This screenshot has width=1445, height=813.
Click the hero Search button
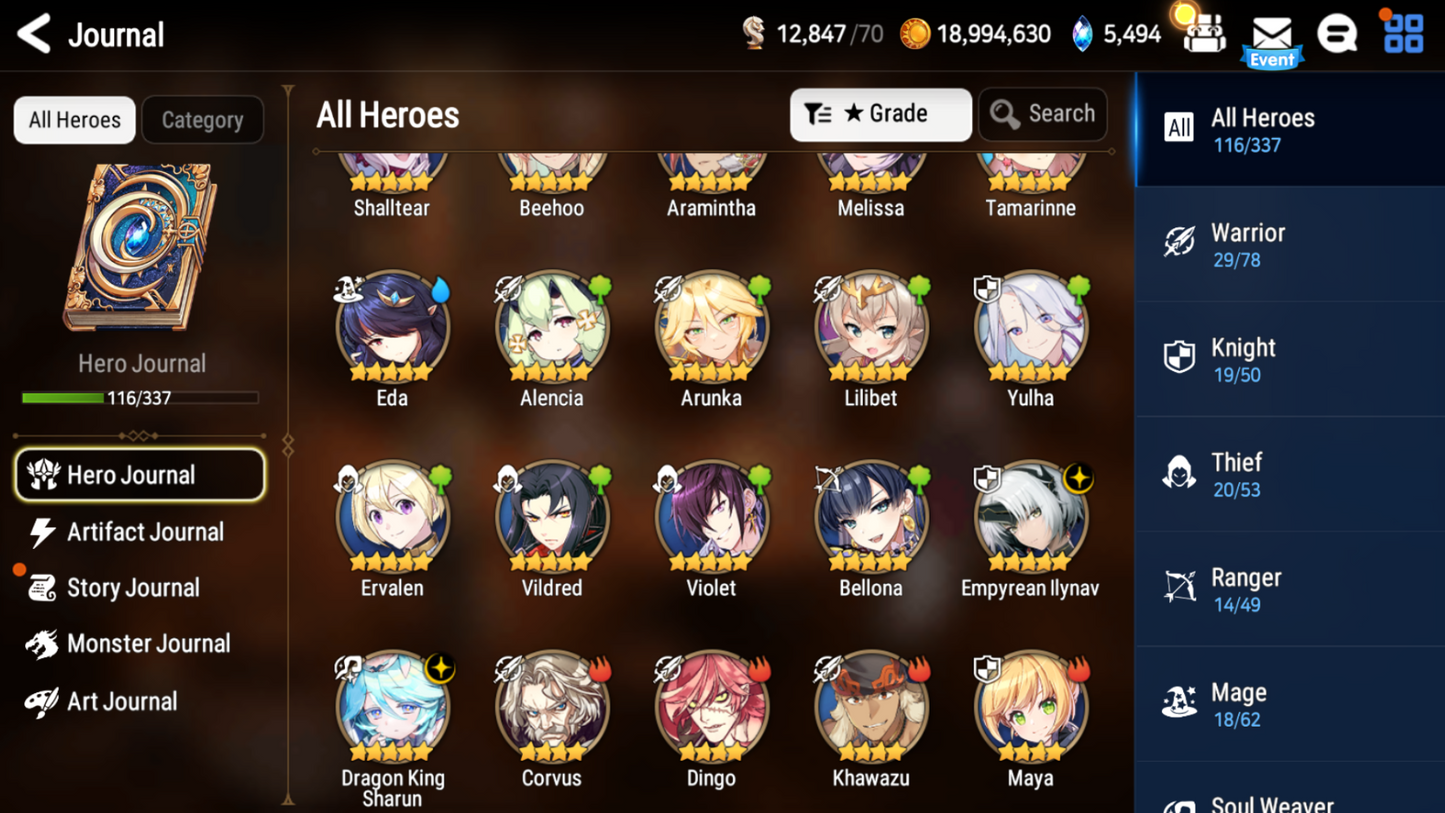pos(1043,114)
